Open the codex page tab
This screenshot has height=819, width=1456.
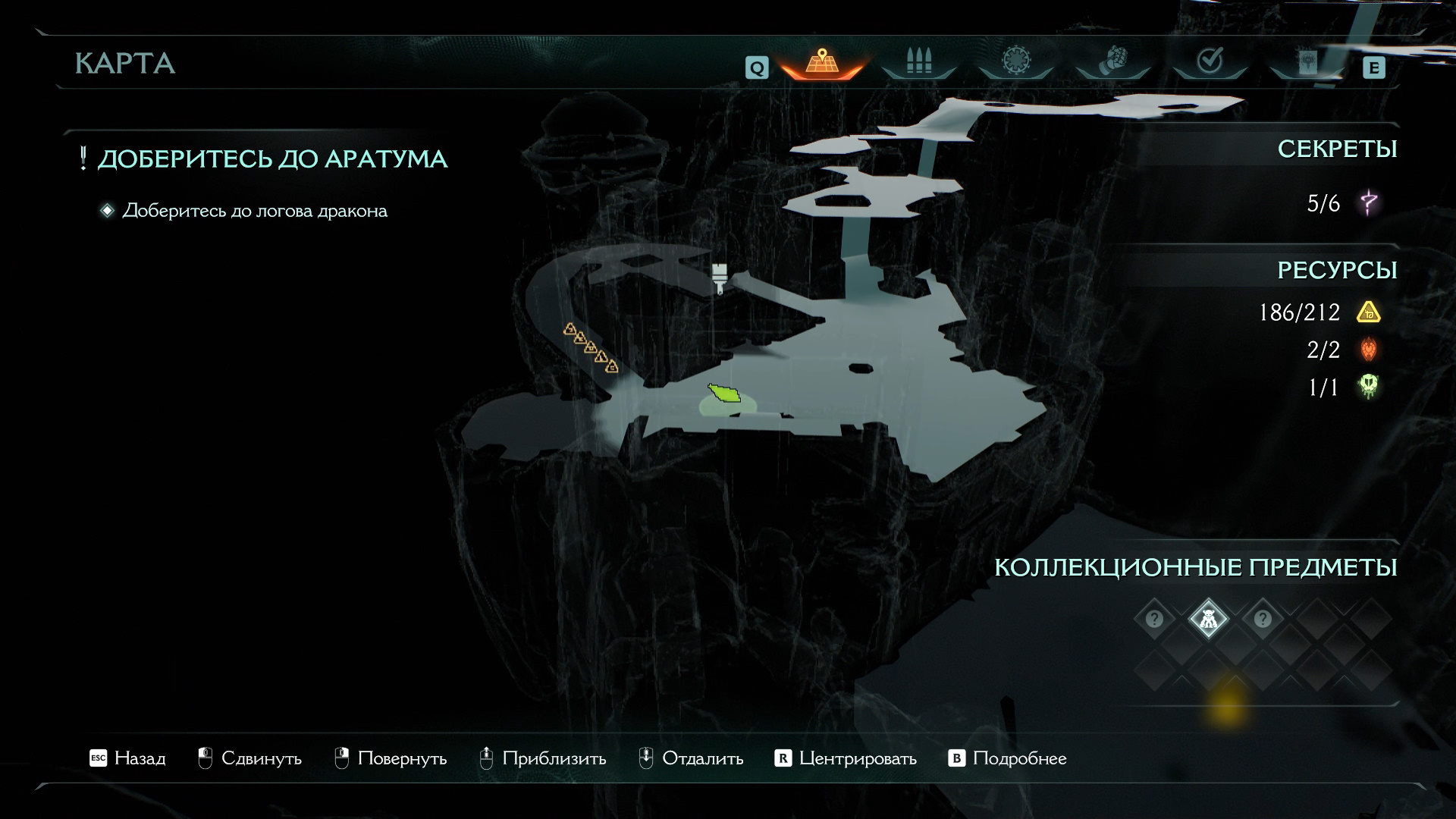[x=1307, y=62]
